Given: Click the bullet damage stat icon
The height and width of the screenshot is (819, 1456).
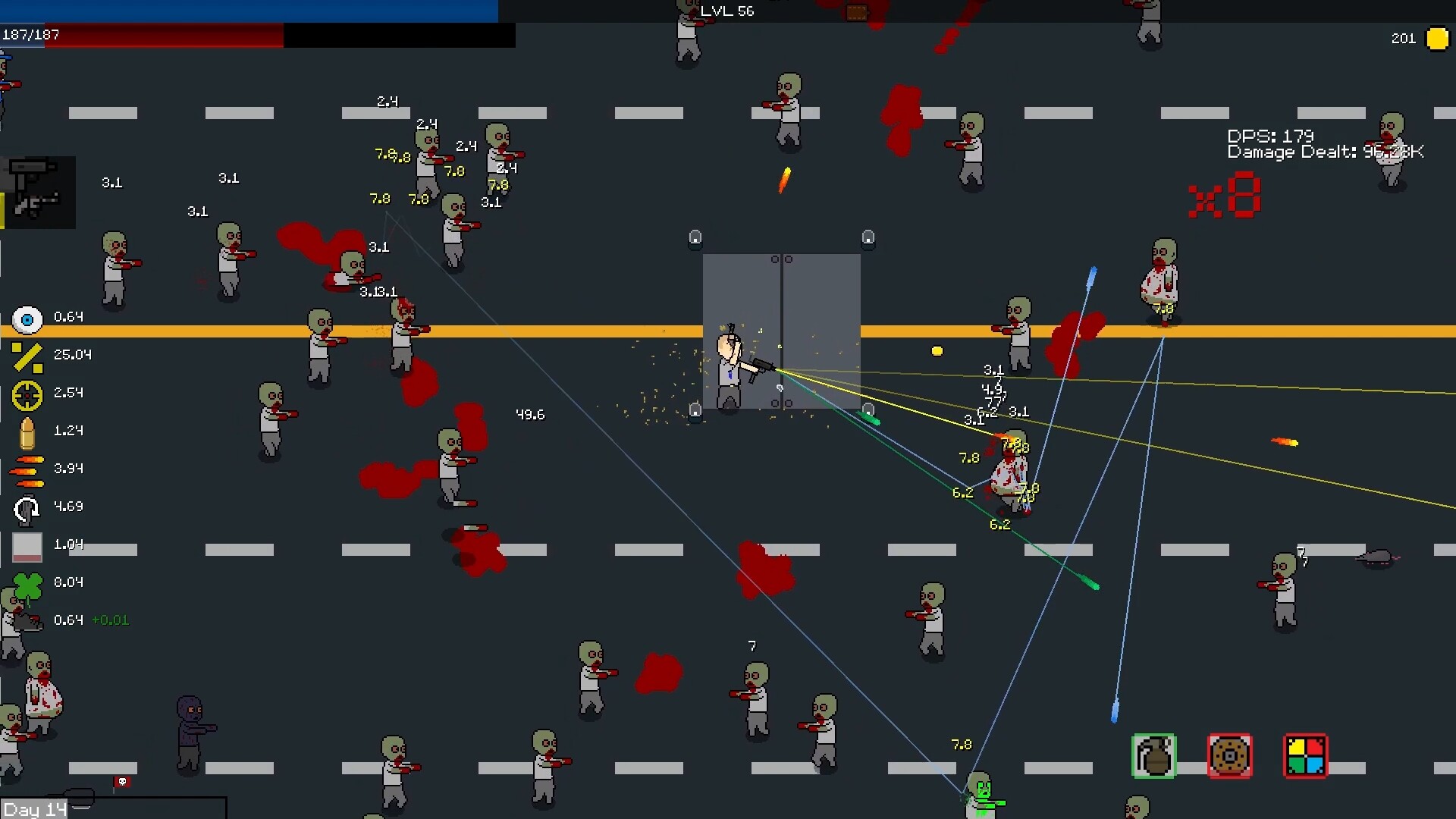Looking at the screenshot, I should (27, 431).
